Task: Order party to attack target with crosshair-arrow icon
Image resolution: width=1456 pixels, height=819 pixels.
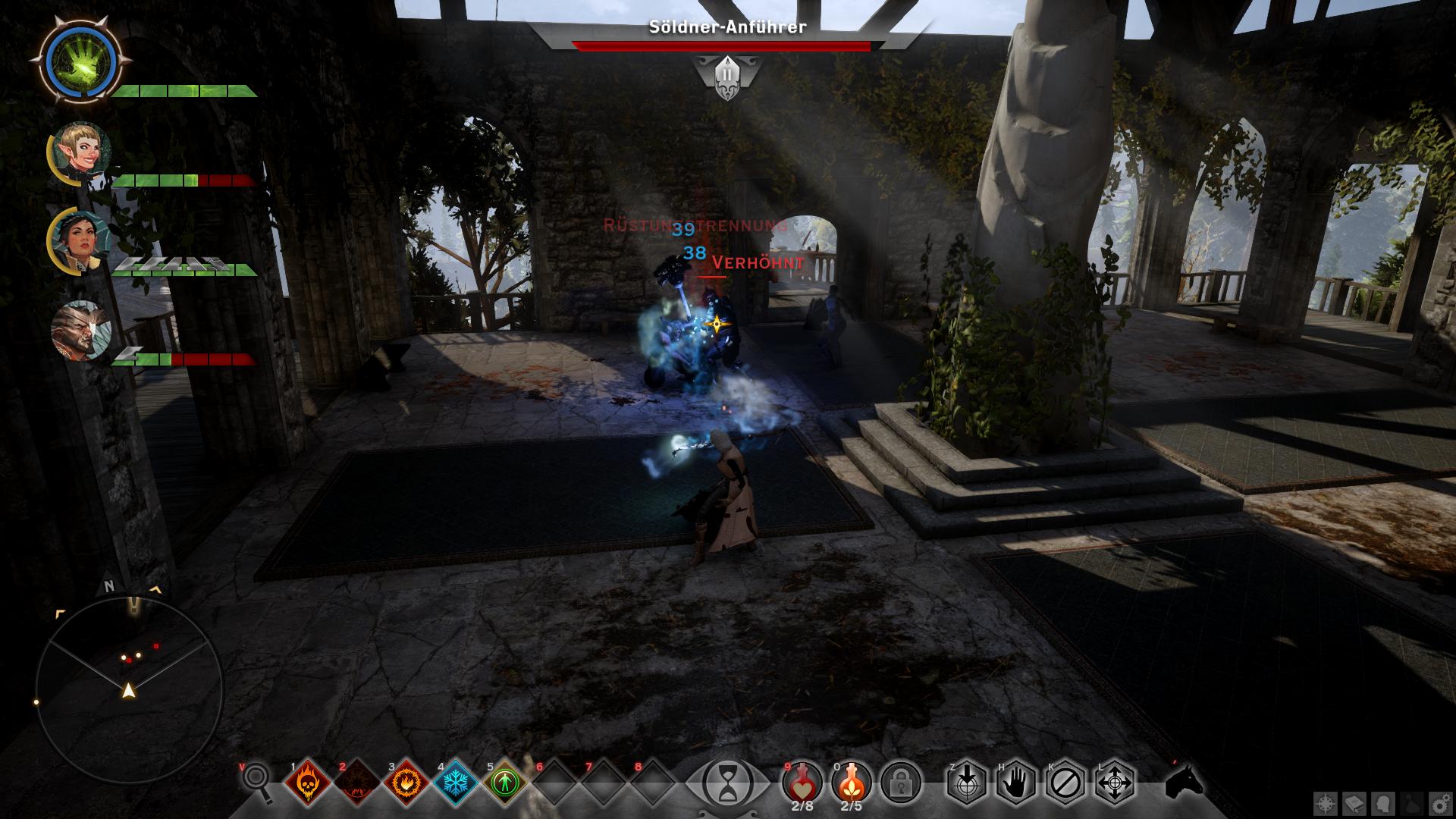Action: pos(966,781)
